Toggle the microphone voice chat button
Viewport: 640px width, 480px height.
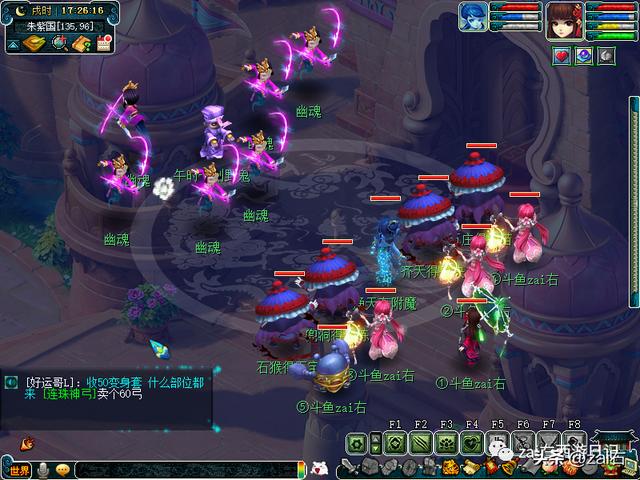(45, 470)
